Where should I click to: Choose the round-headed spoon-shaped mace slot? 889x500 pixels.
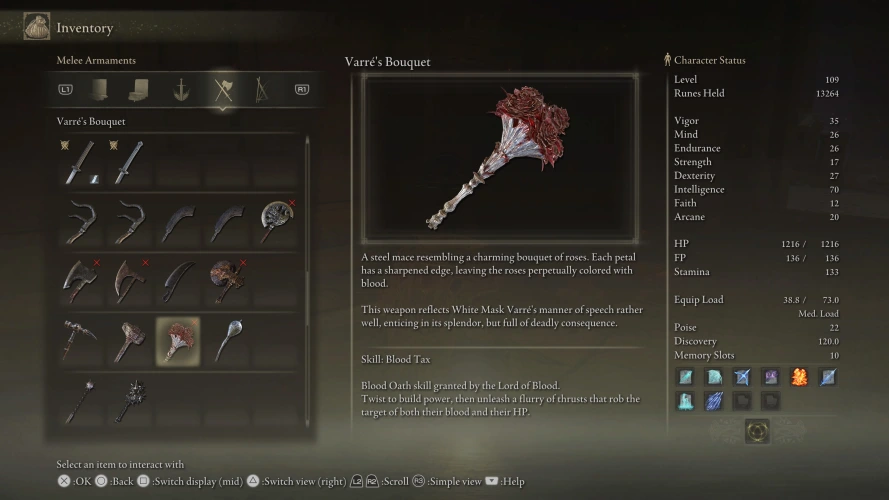227,341
